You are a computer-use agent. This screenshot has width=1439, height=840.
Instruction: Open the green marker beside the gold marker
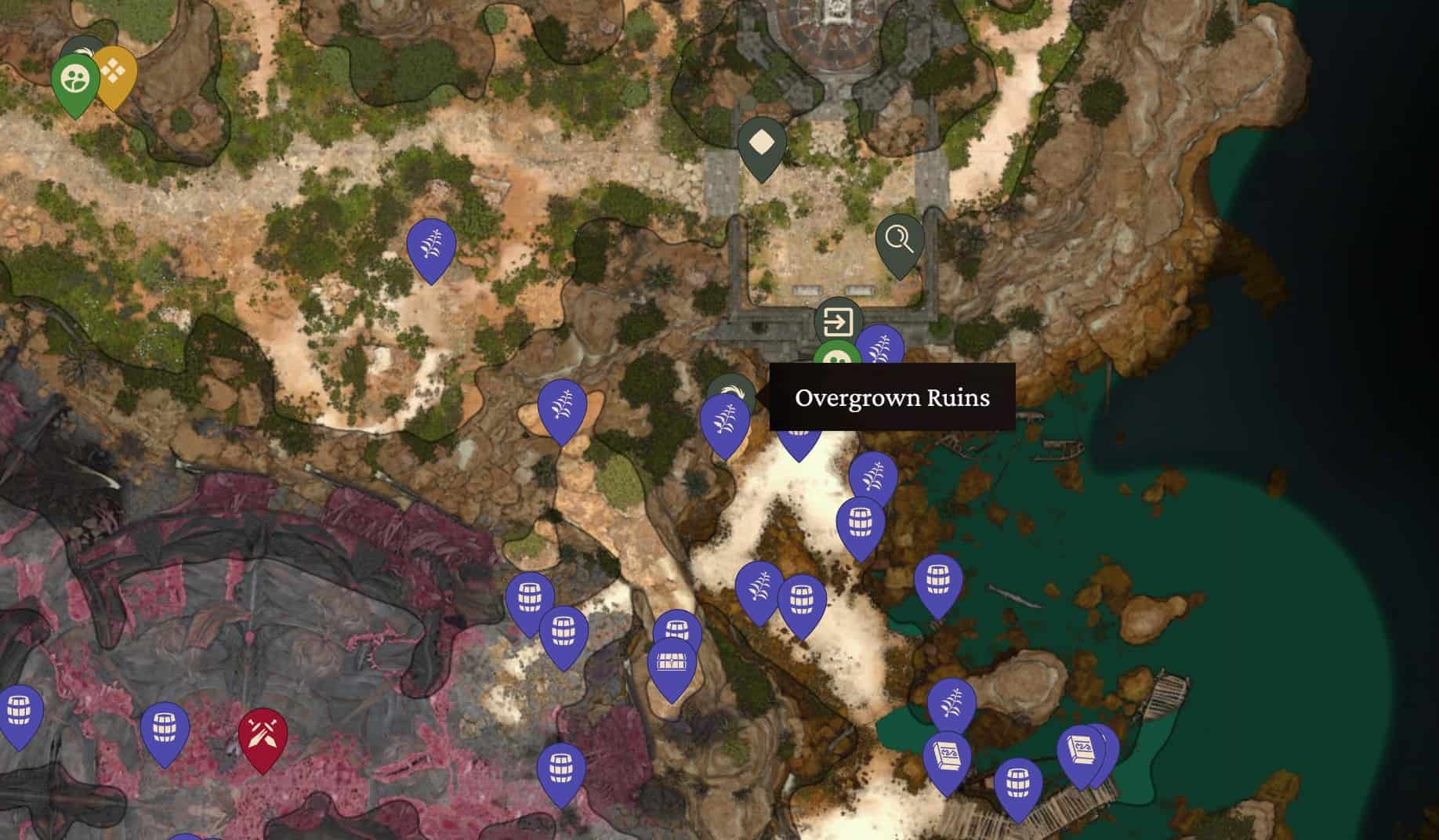tap(75, 79)
